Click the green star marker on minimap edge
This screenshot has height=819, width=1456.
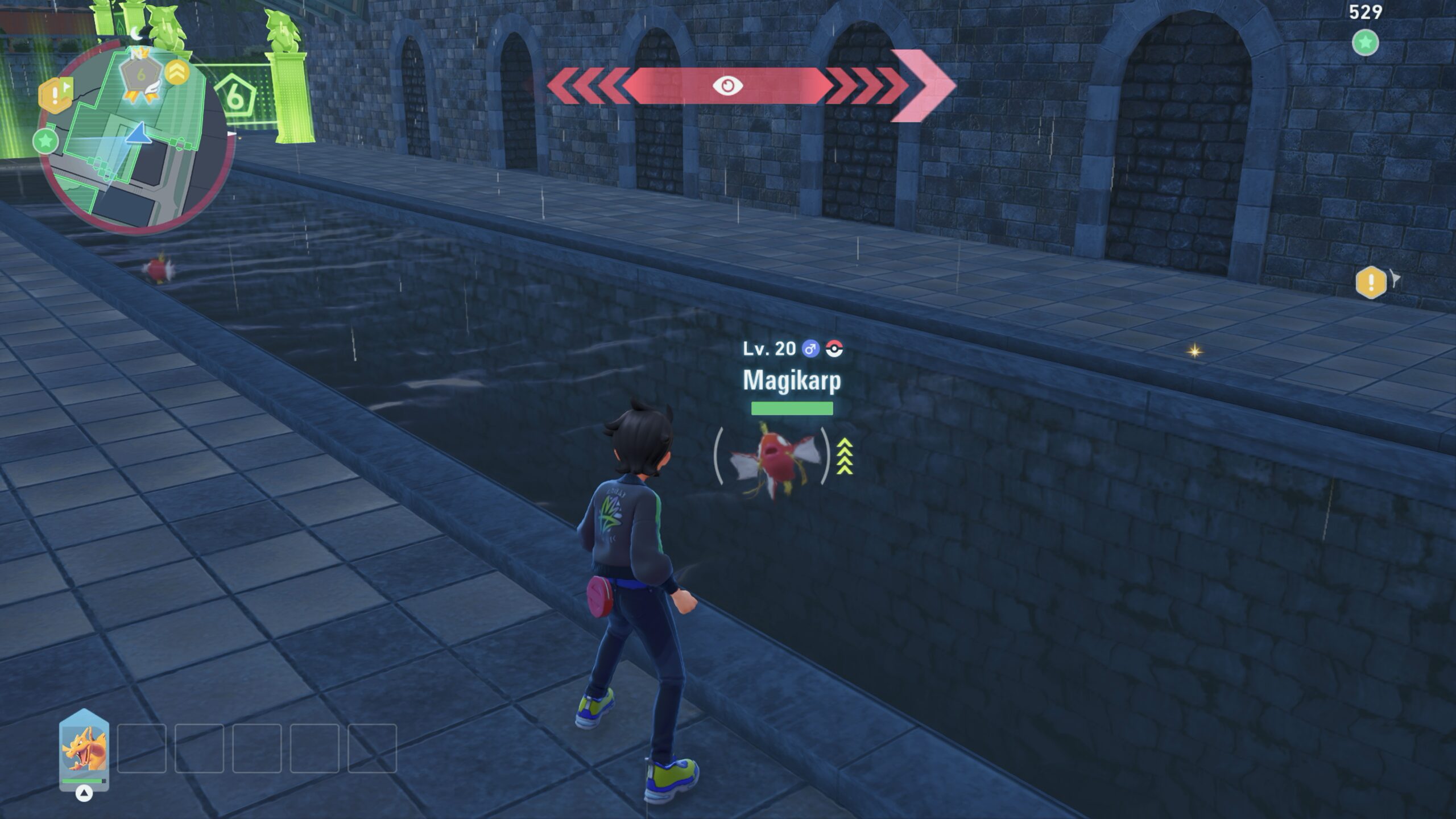45,140
